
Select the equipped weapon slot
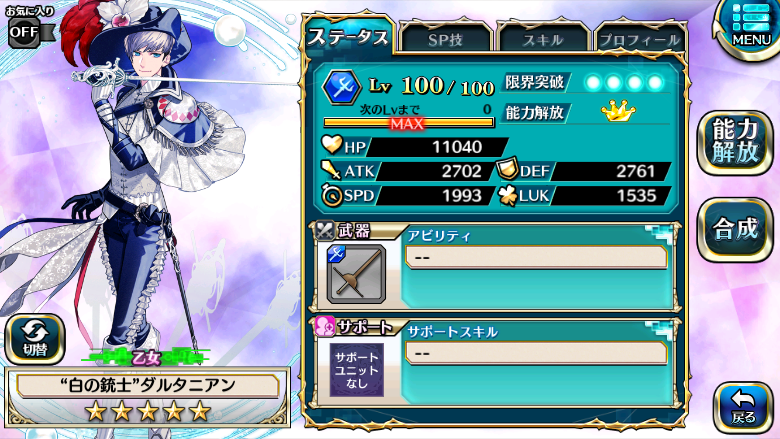coord(357,273)
